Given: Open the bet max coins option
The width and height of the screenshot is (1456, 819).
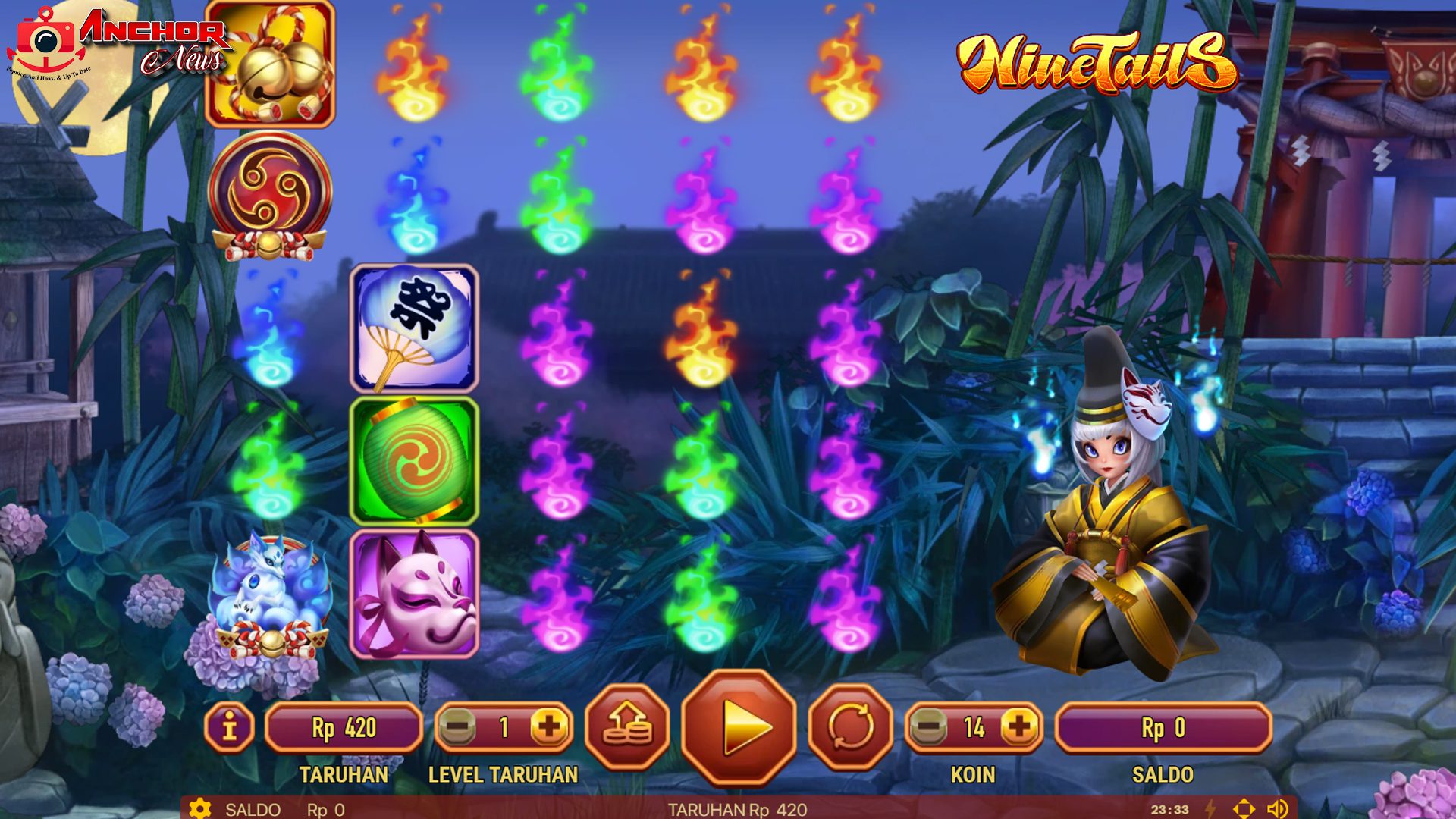Looking at the screenshot, I should [x=629, y=725].
